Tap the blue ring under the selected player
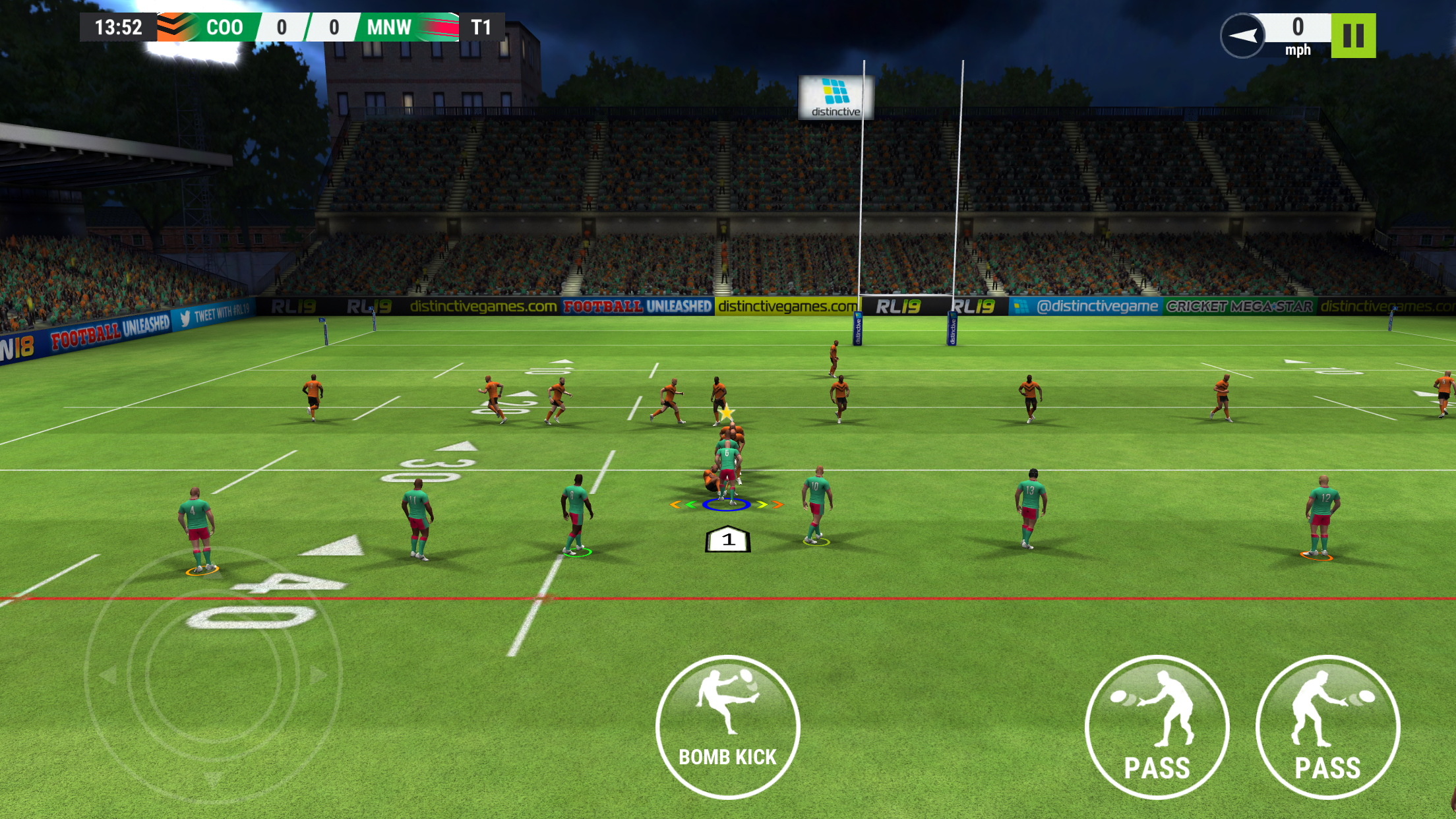The height and width of the screenshot is (819, 1456). (x=725, y=505)
